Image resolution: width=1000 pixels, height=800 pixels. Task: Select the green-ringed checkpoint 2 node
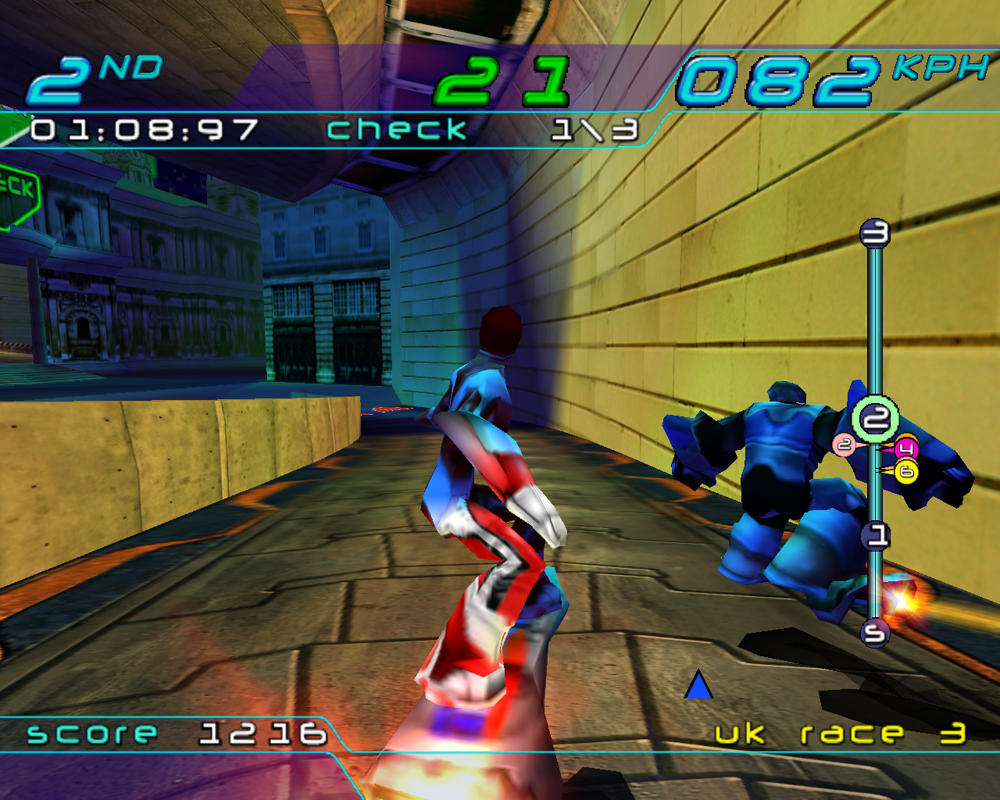pos(876,414)
